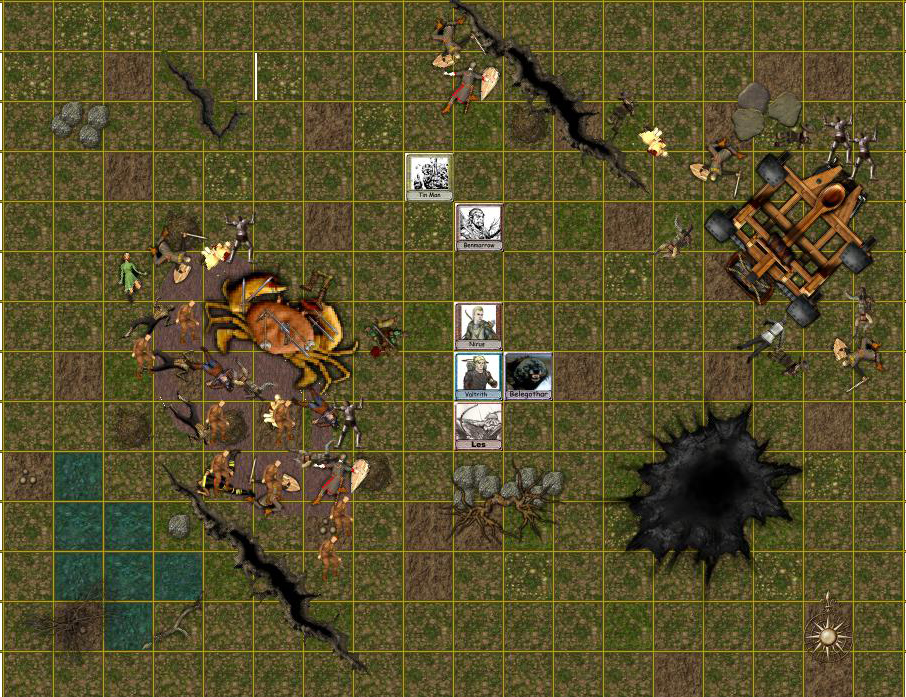
Task: Choose the Nirue portrait token
Action: (478, 325)
